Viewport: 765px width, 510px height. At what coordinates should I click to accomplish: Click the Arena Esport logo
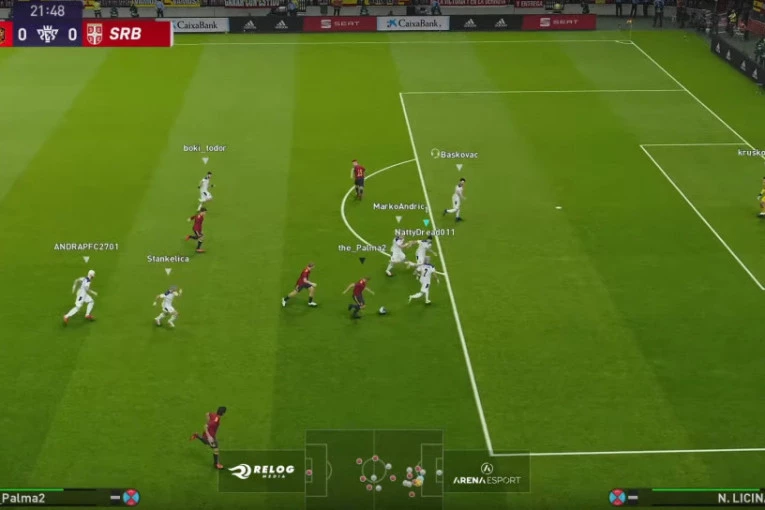tap(486, 473)
